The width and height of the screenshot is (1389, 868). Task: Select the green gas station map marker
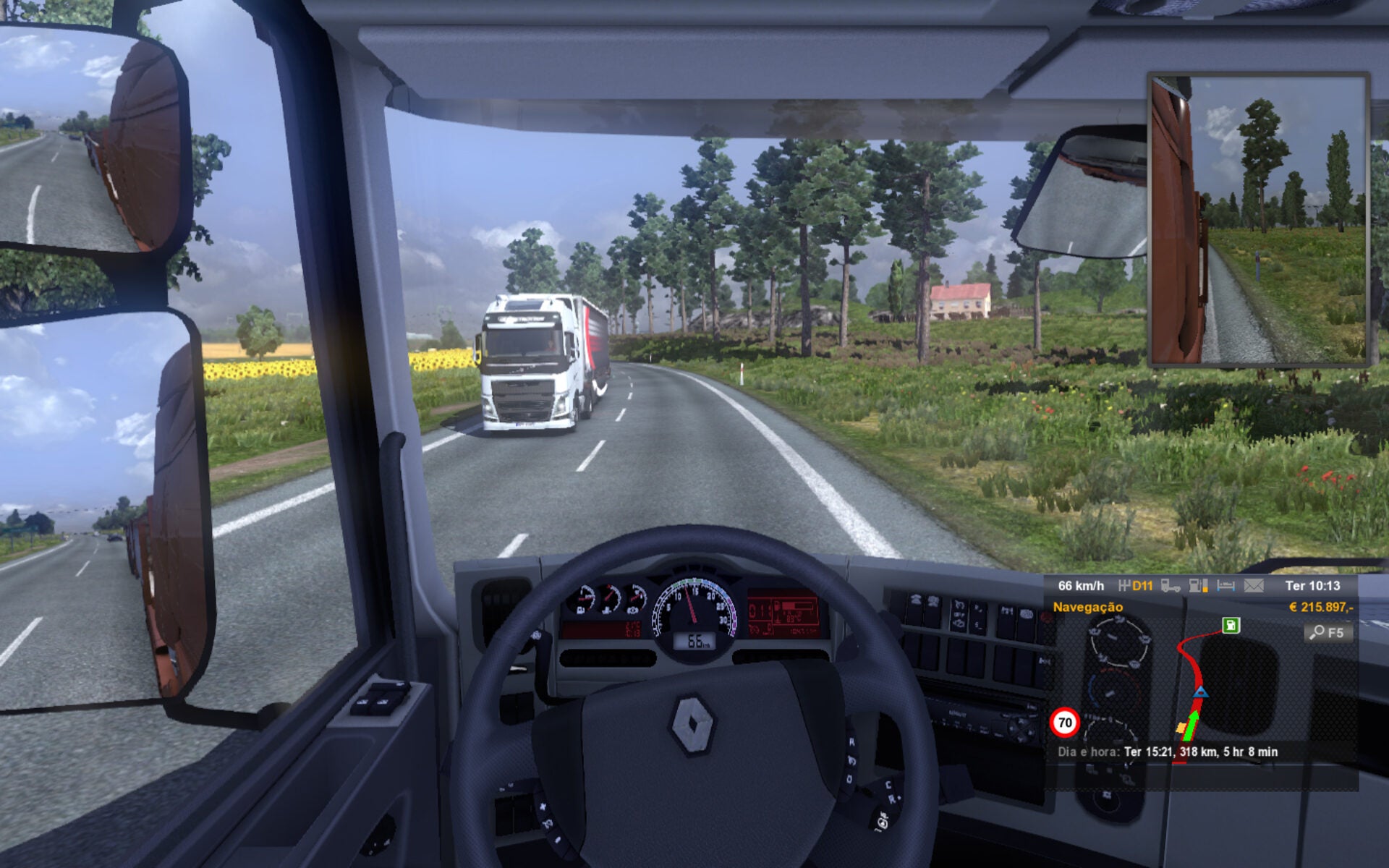point(1231,625)
